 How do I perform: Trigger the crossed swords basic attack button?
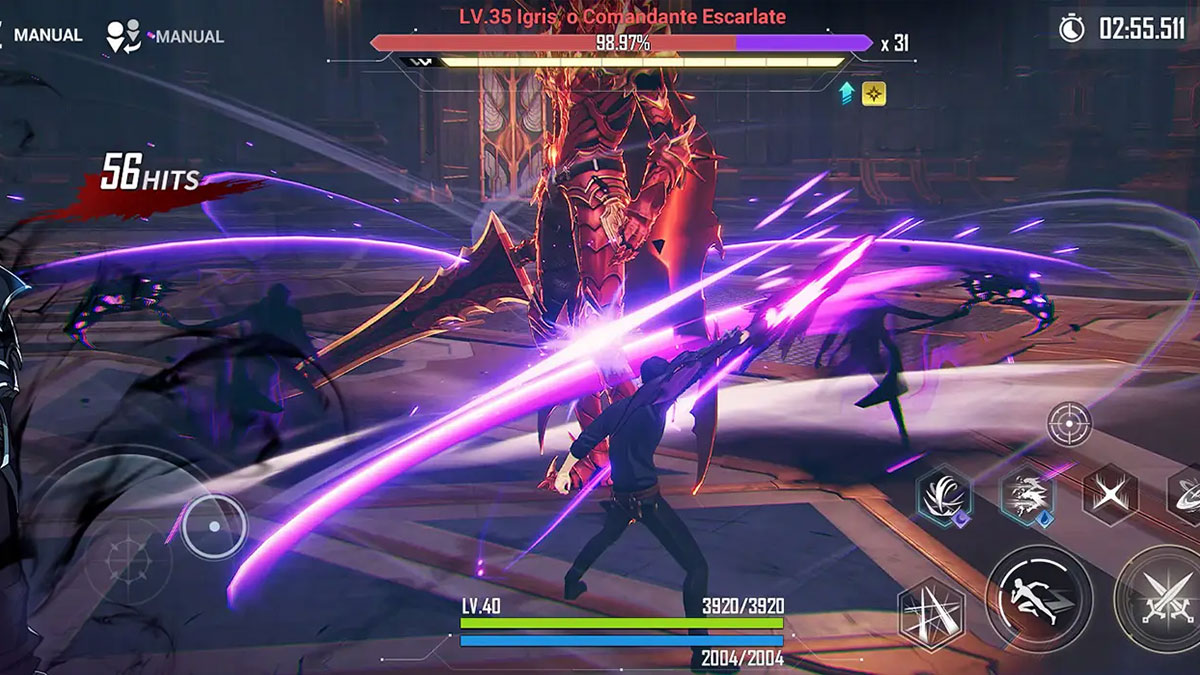1166,599
